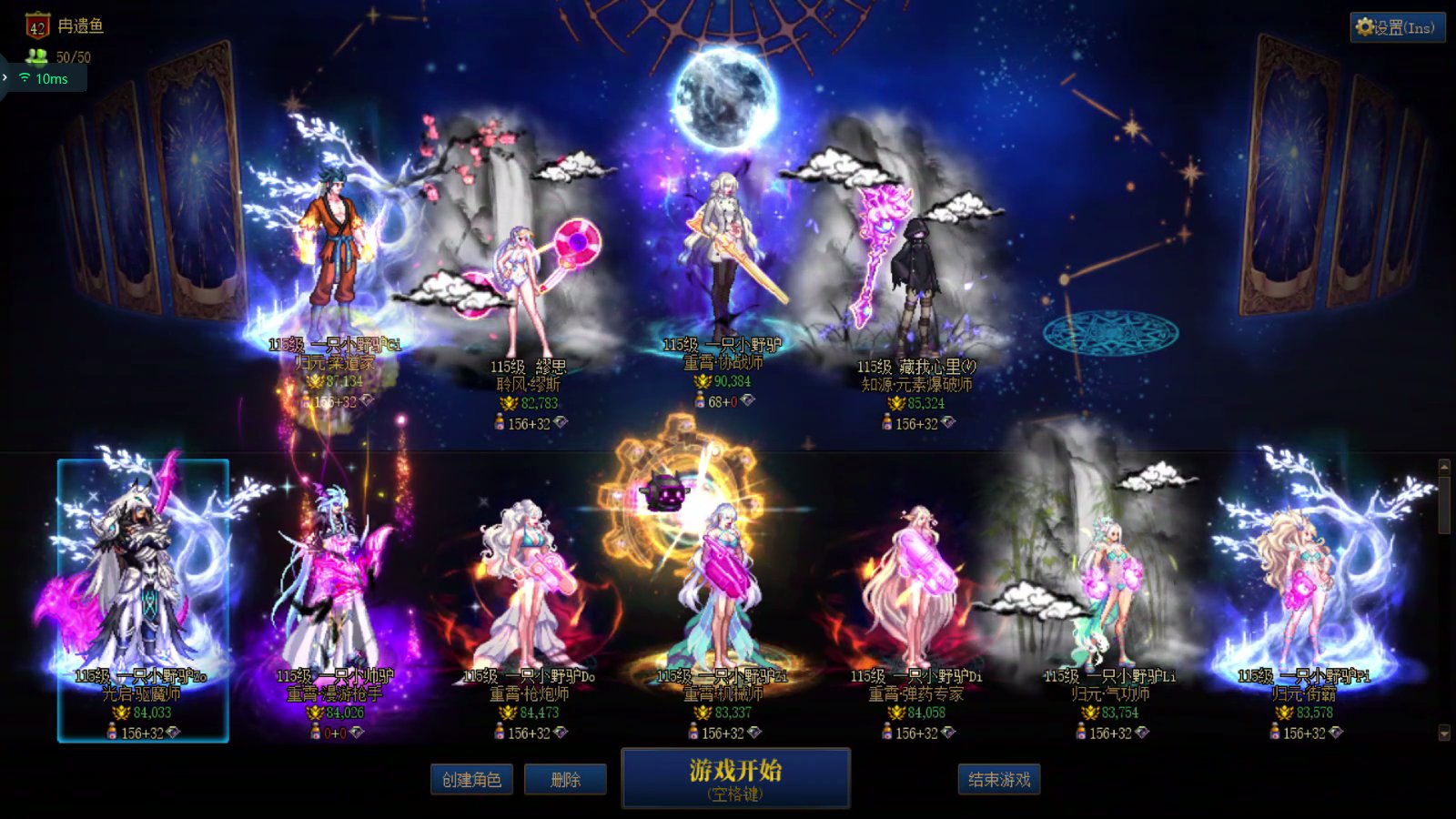Screen dimensions: 1456x819
Task: Click the gem icon under 元素爆破师
Action: coord(949,421)
